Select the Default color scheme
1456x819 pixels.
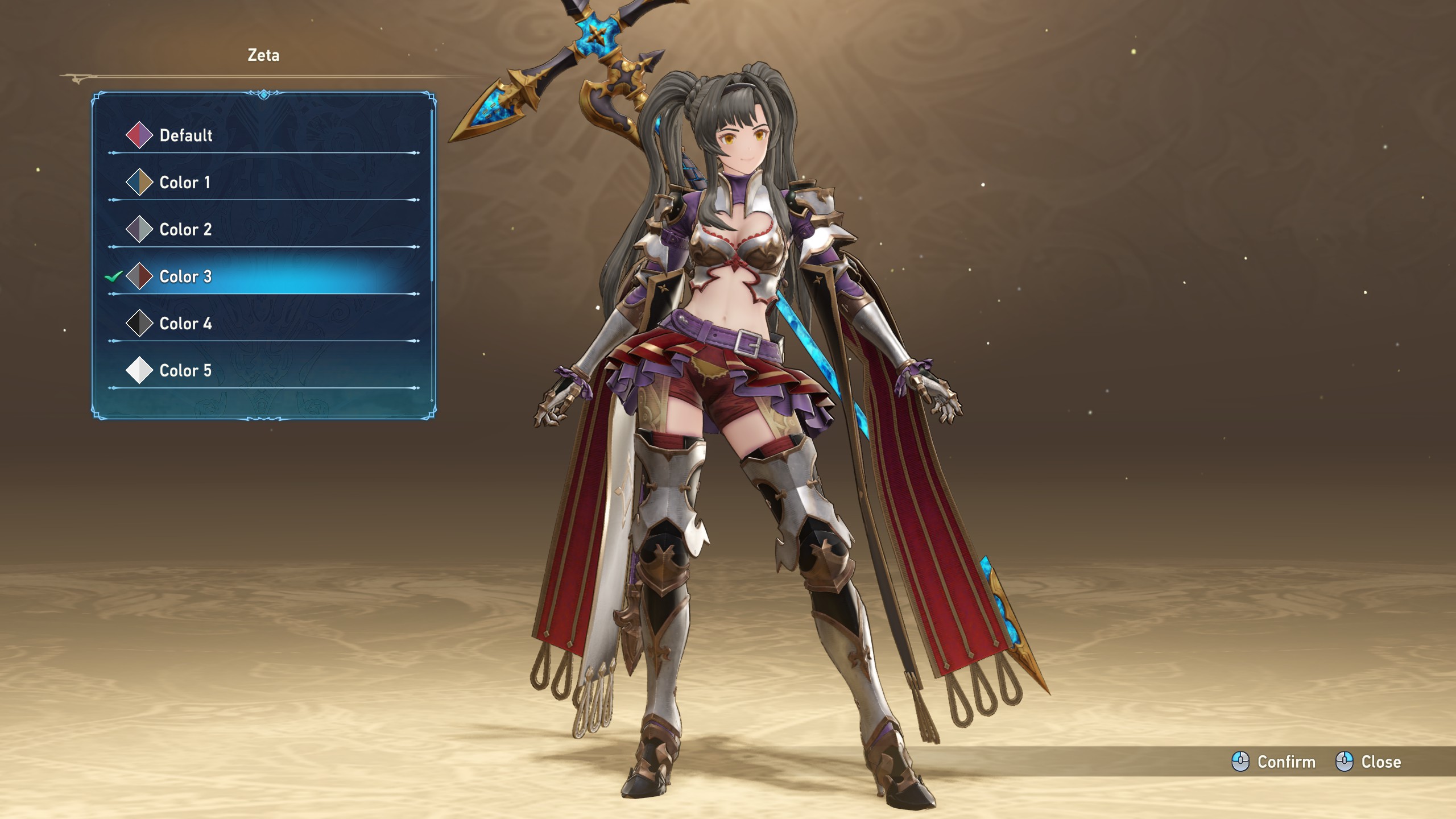pos(185,135)
